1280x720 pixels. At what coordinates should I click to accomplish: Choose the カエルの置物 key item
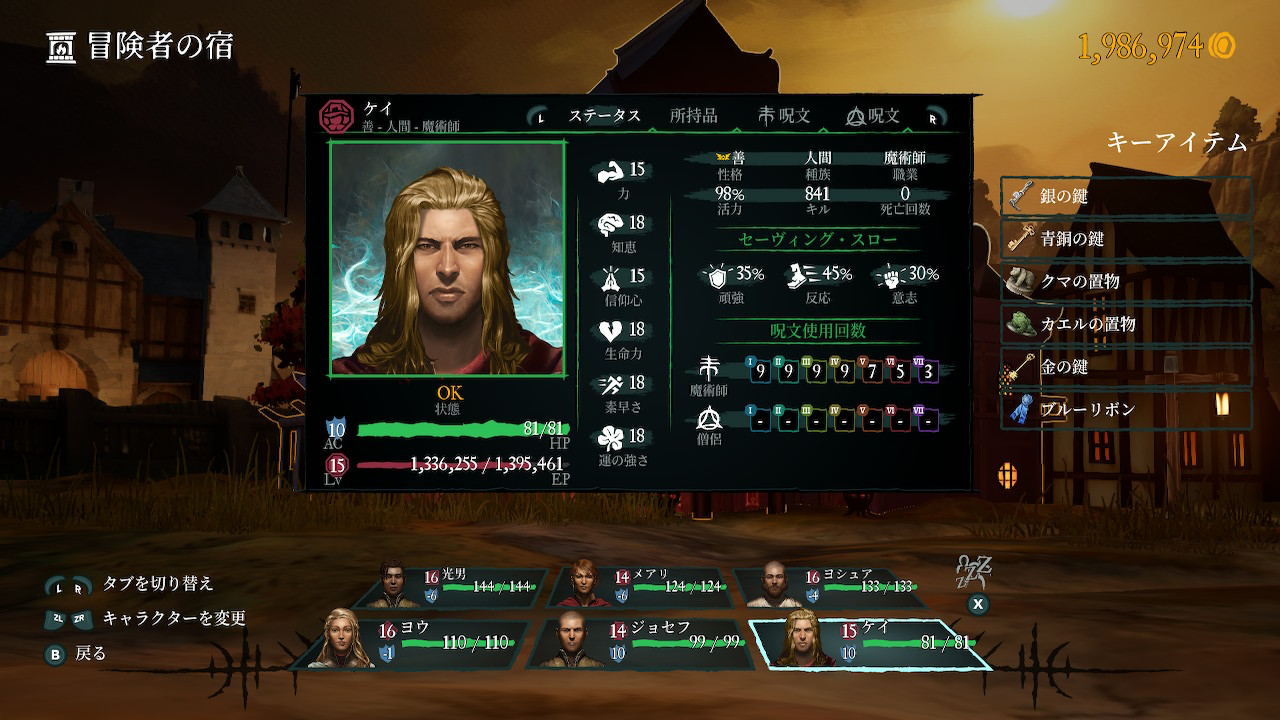pyautogui.click(x=1126, y=325)
